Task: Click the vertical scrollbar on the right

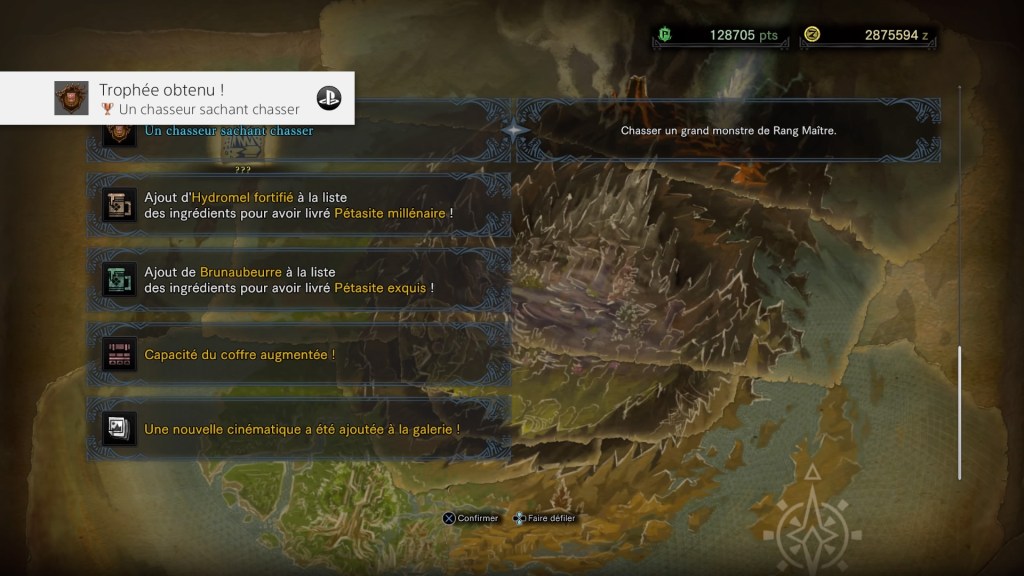Action: (959, 412)
